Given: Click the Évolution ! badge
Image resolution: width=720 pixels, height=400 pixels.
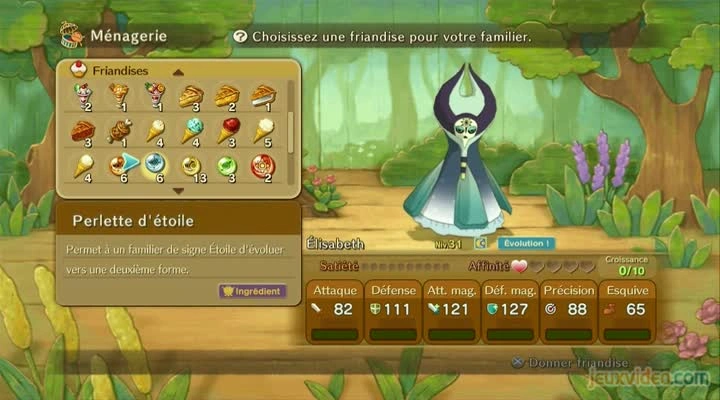Looking at the screenshot, I should pos(527,243).
